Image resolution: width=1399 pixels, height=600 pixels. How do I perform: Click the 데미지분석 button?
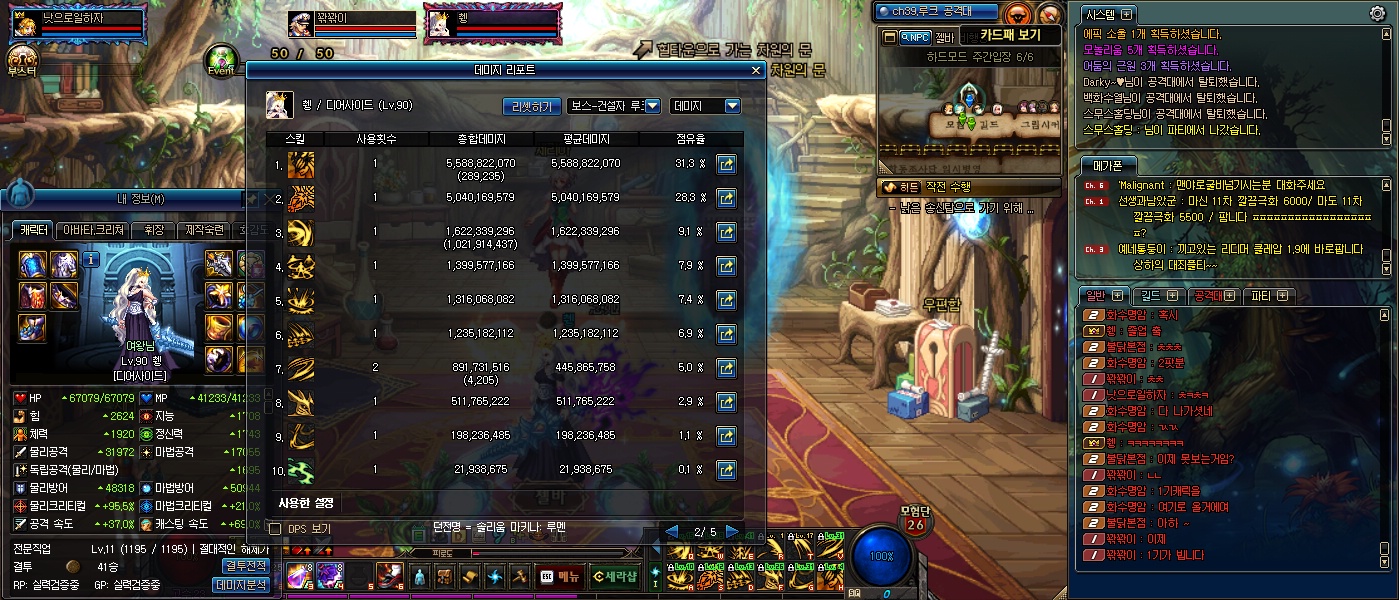tap(241, 585)
